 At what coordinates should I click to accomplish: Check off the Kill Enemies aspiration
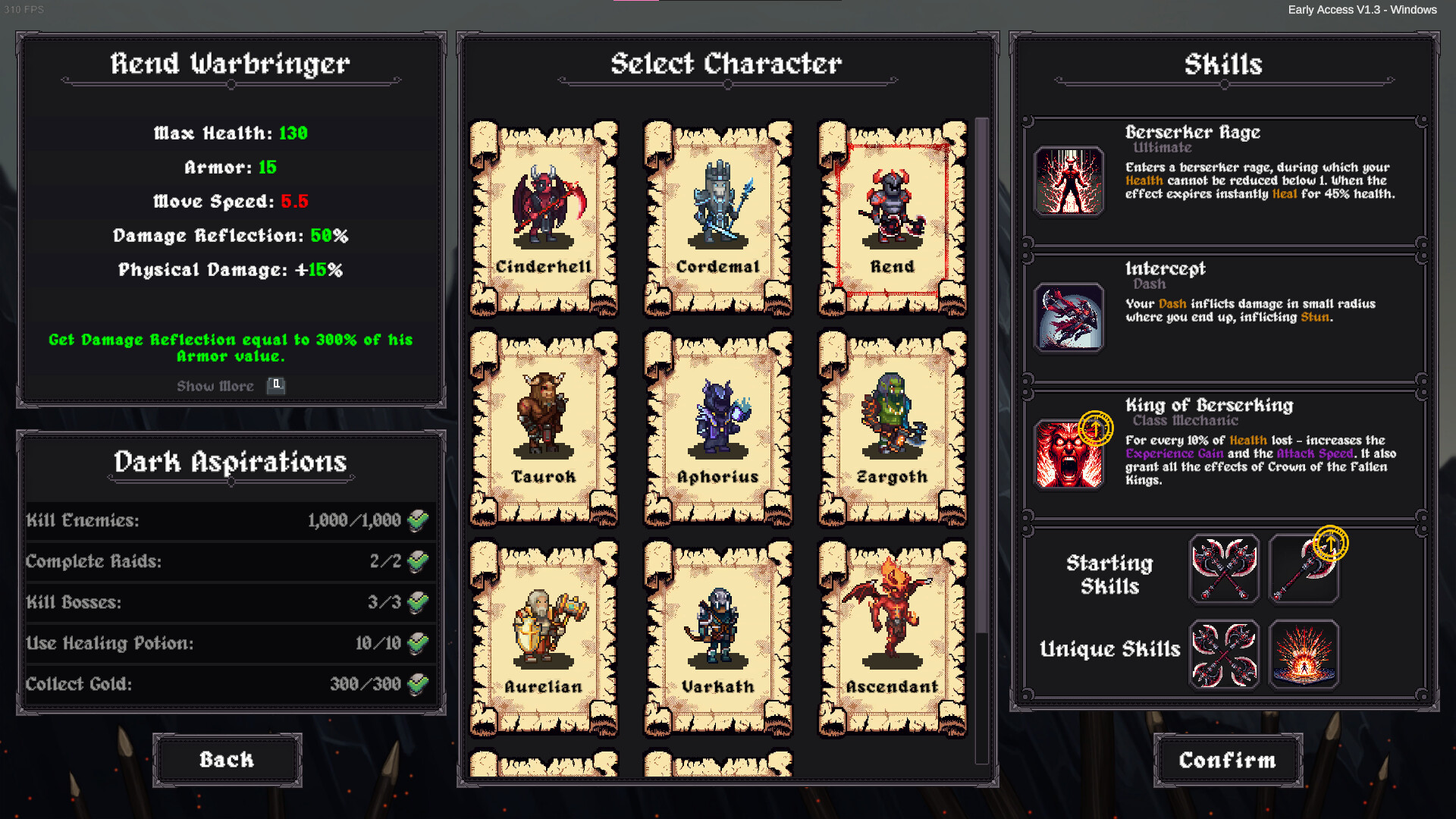416,521
